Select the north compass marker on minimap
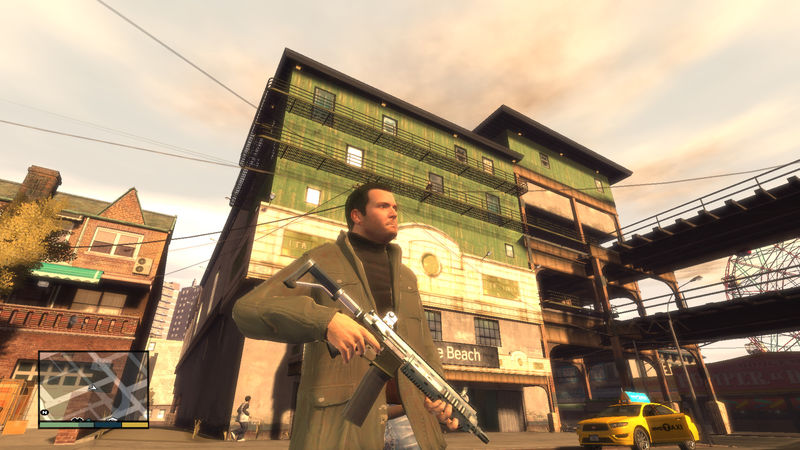The height and width of the screenshot is (450, 800). (x=44, y=411)
